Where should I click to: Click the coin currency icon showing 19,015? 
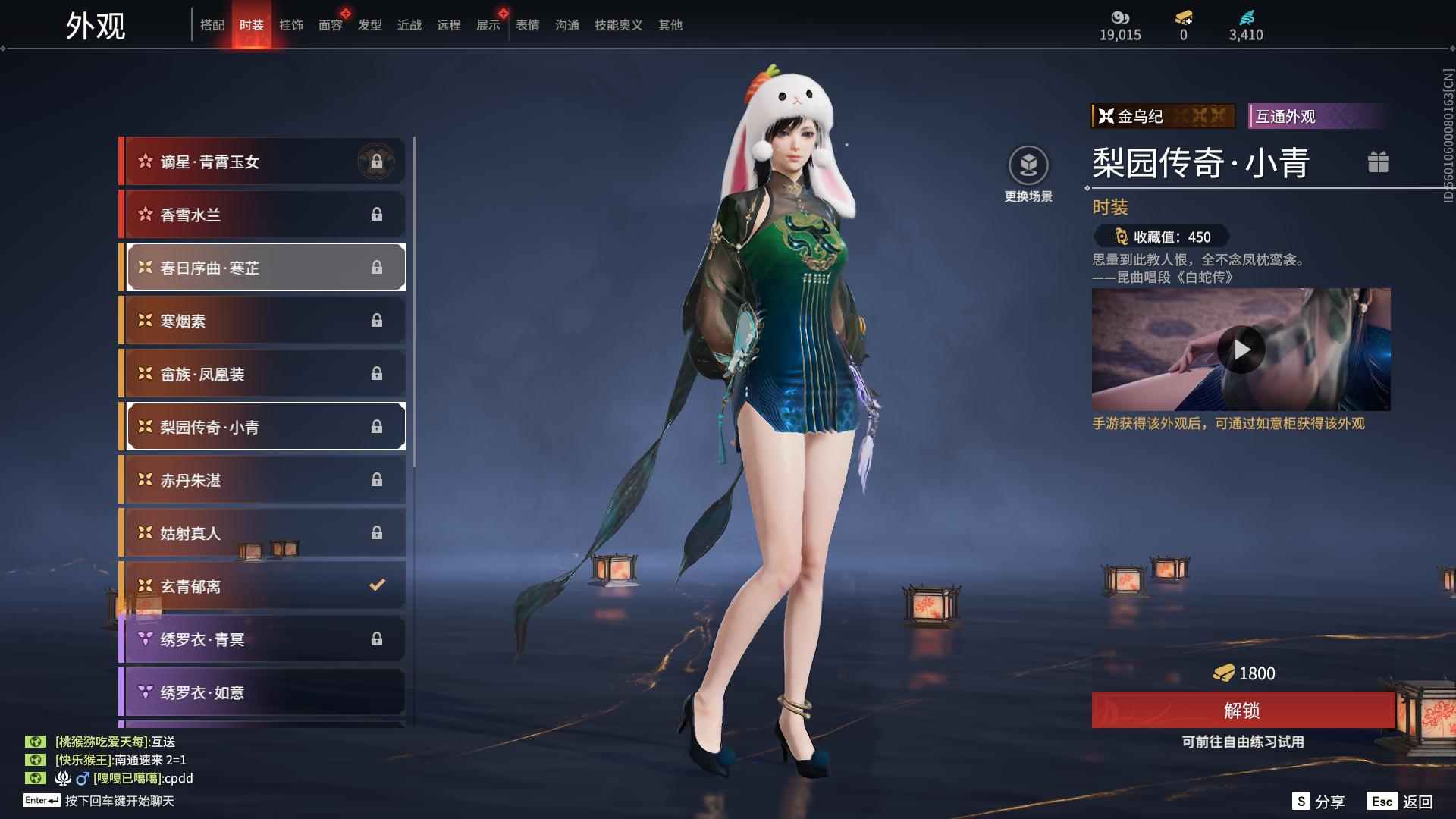click(1120, 17)
